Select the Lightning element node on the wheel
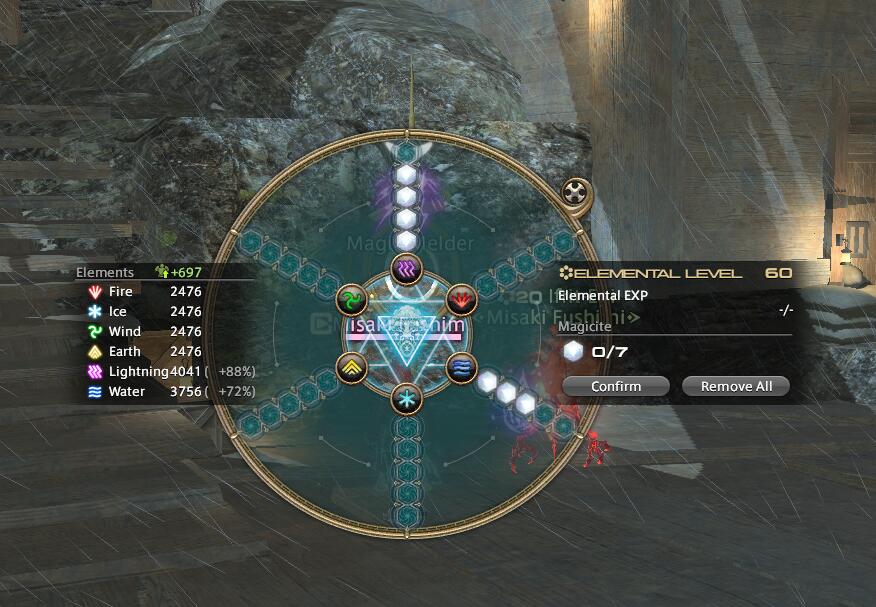The image size is (876, 607). click(406, 268)
